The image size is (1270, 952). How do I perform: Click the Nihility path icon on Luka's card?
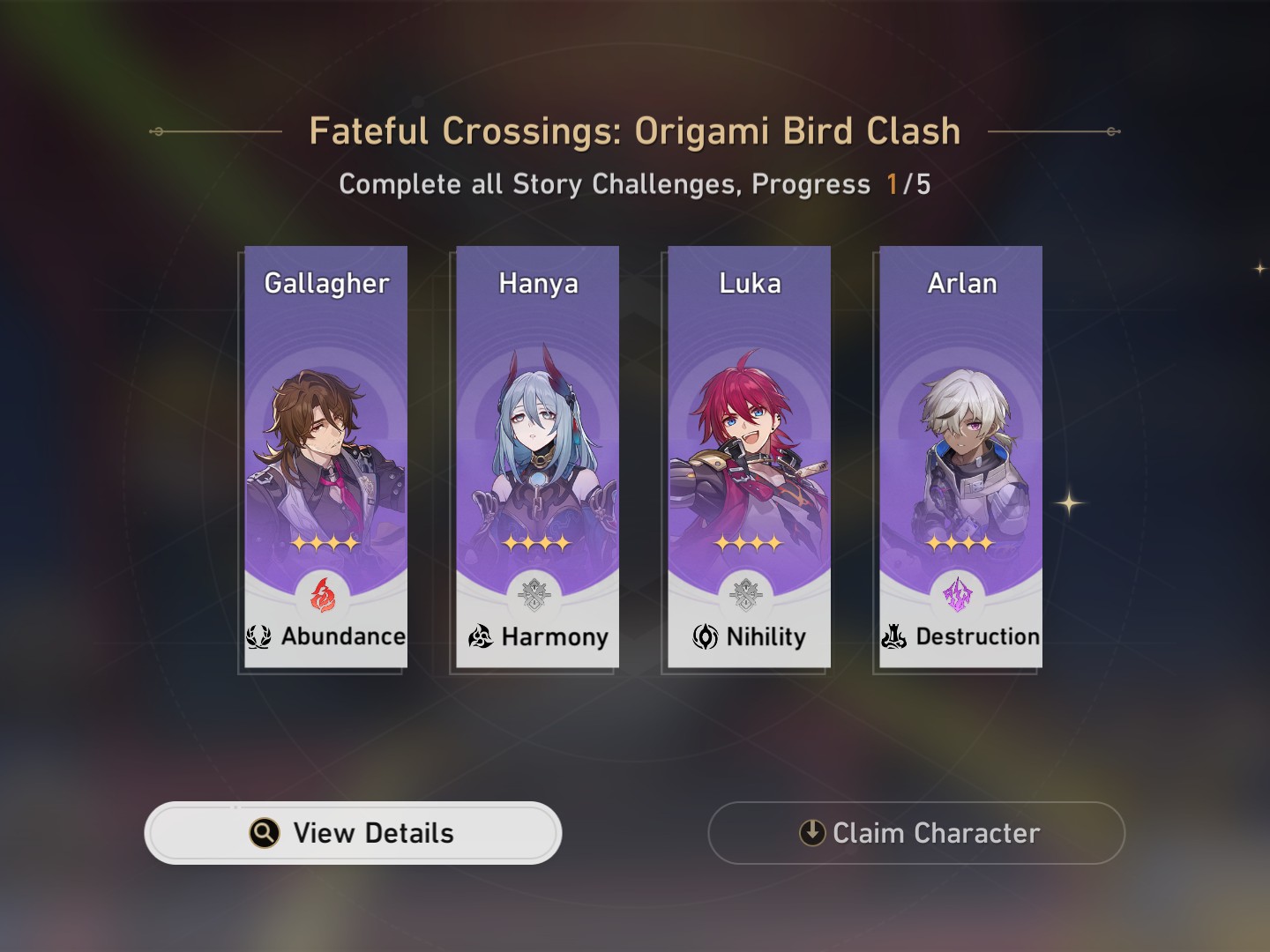pyautogui.click(x=706, y=636)
